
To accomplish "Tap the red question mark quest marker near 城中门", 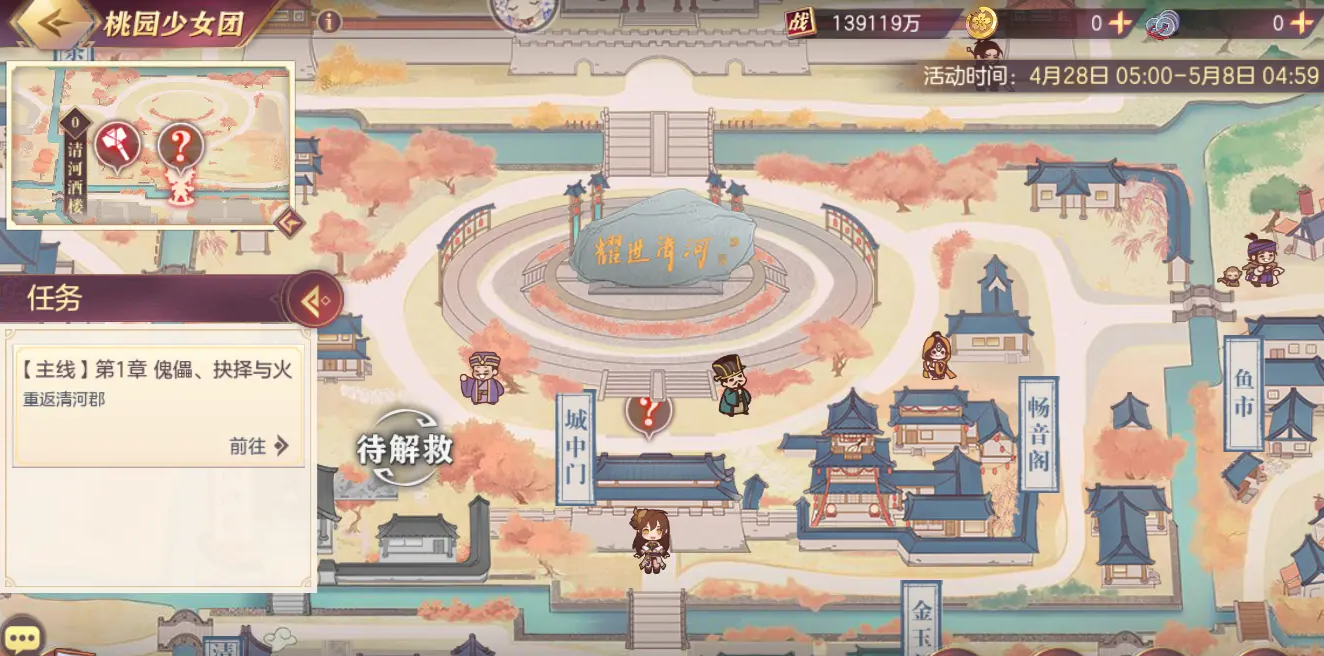I will coord(648,411).
